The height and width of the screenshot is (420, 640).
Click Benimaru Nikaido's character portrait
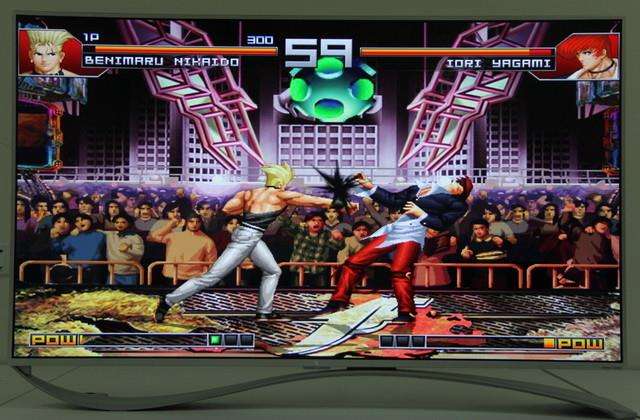48,53
